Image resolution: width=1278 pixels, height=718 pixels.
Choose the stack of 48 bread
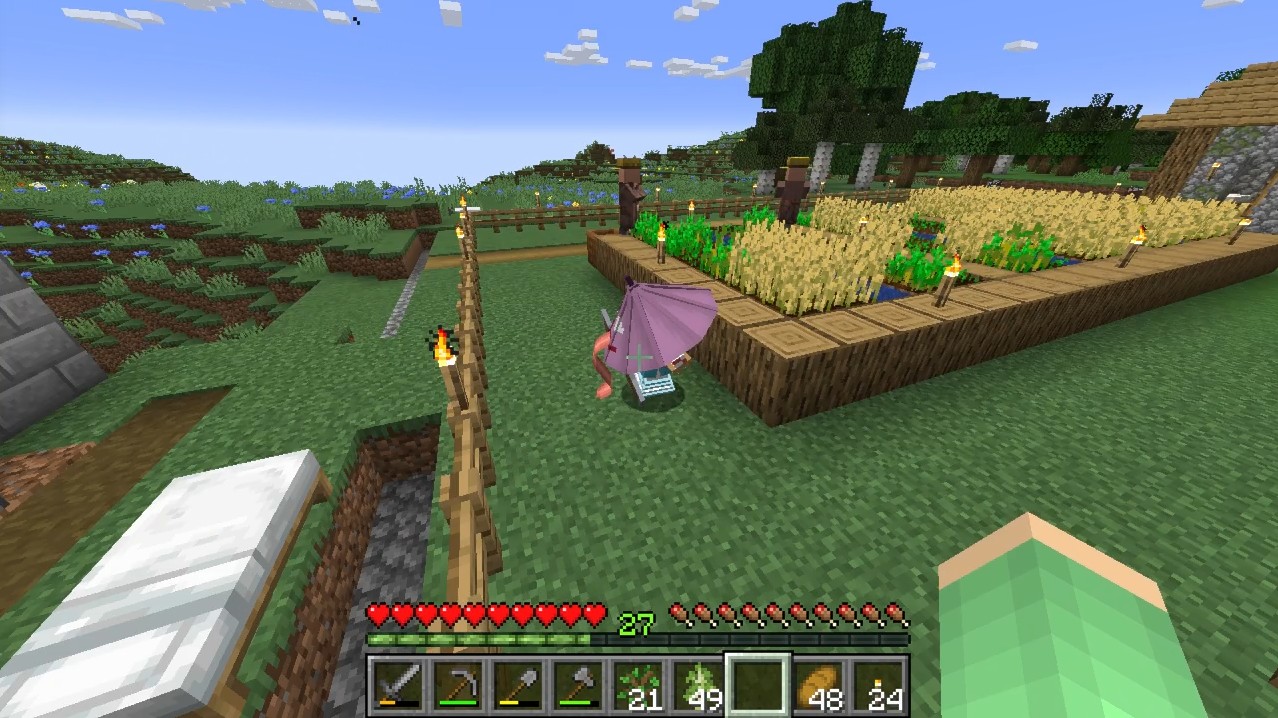(x=818, y=686)
